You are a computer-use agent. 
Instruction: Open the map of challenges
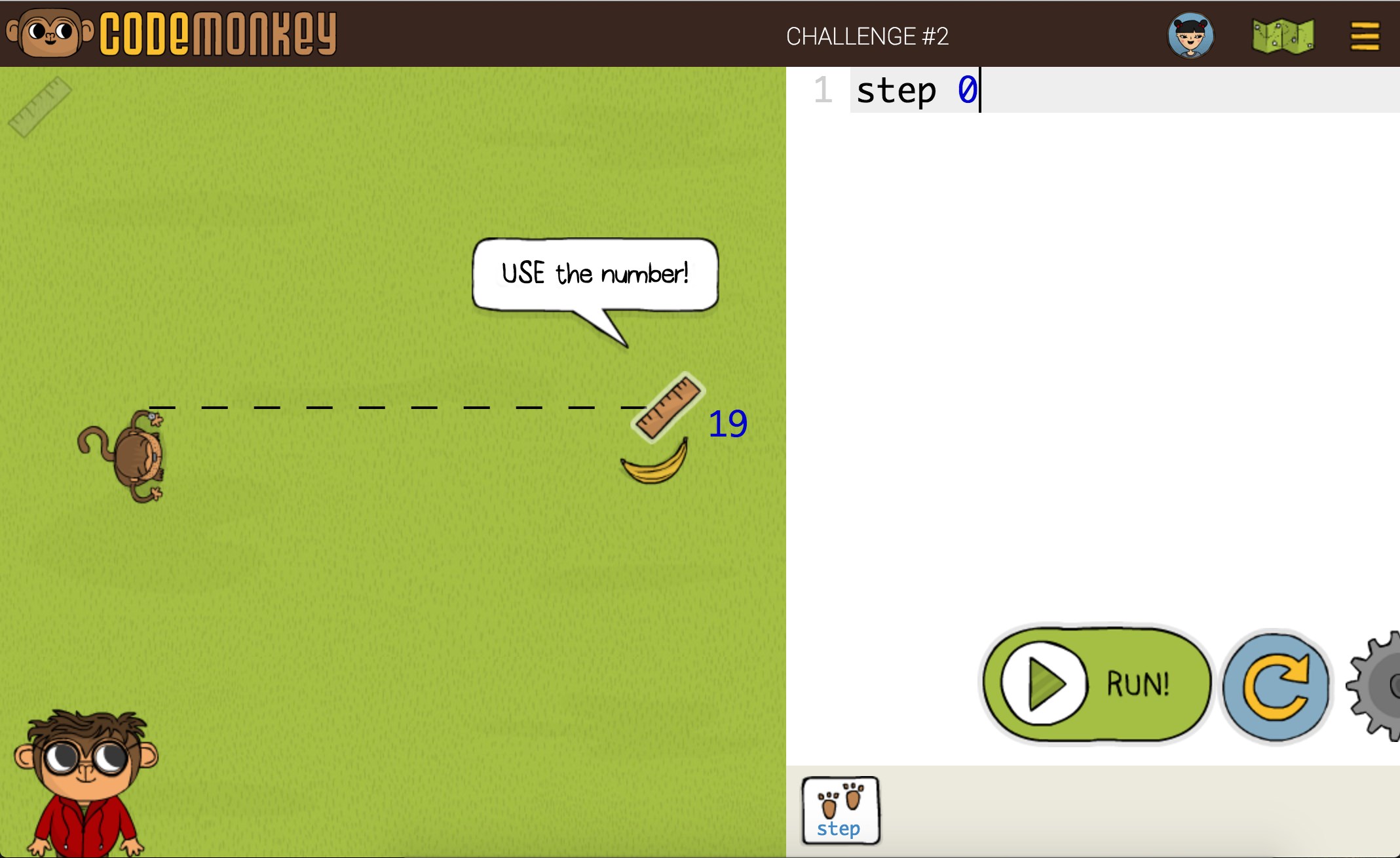click(x=1282, y=36)
